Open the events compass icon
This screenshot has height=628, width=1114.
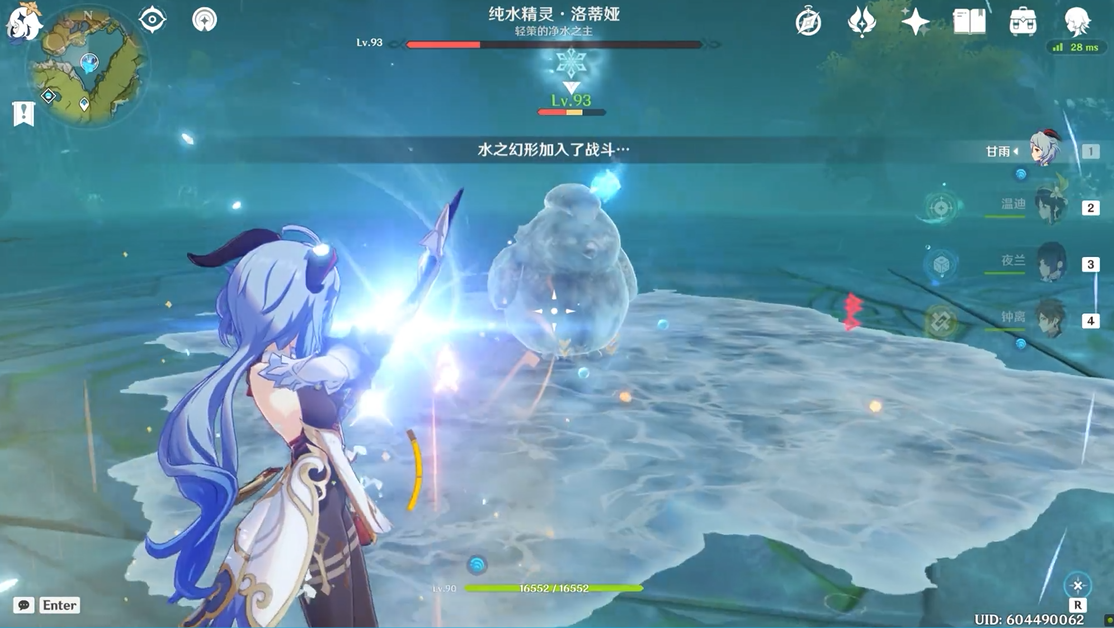coord(808,21)
